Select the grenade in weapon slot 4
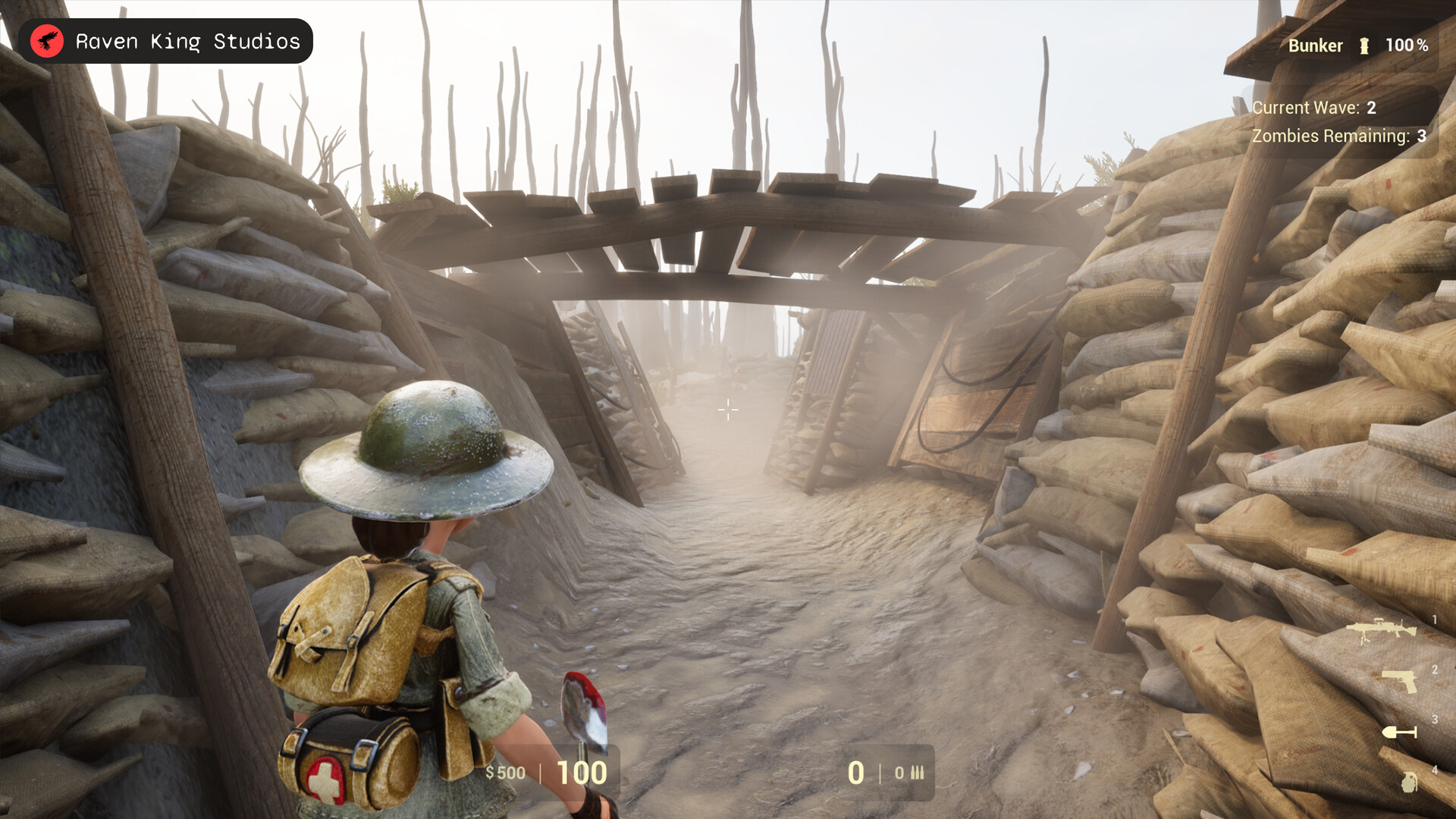The height and width of the screenshot is (819, 1456). point(1407,783)
